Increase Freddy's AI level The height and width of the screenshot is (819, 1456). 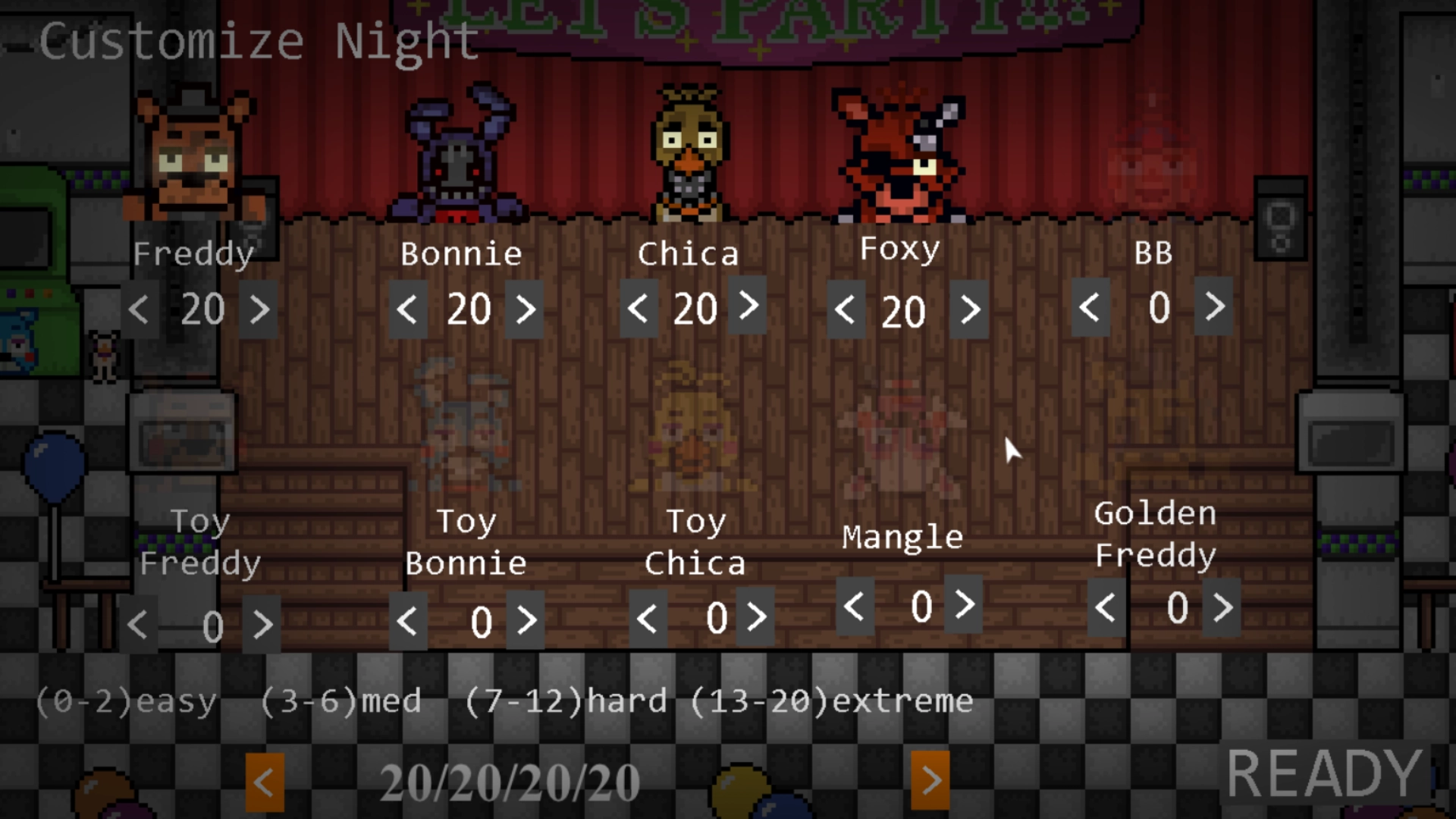[x=260, y=308]
